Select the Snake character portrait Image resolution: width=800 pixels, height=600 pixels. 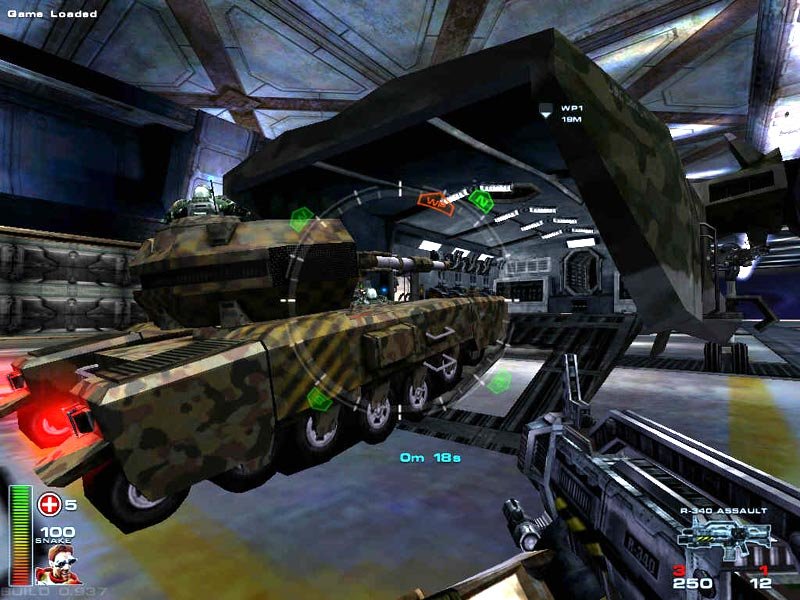(57, 565)
